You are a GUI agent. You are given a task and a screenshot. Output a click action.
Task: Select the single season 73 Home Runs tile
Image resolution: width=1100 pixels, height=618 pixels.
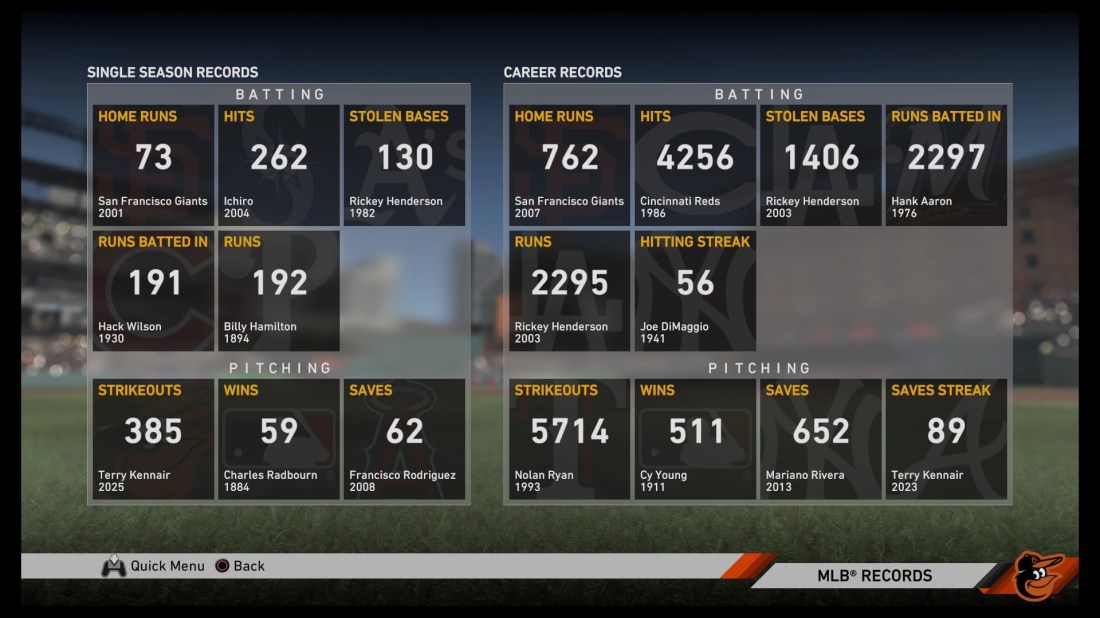pyautogui.click(x=153, y=165)
